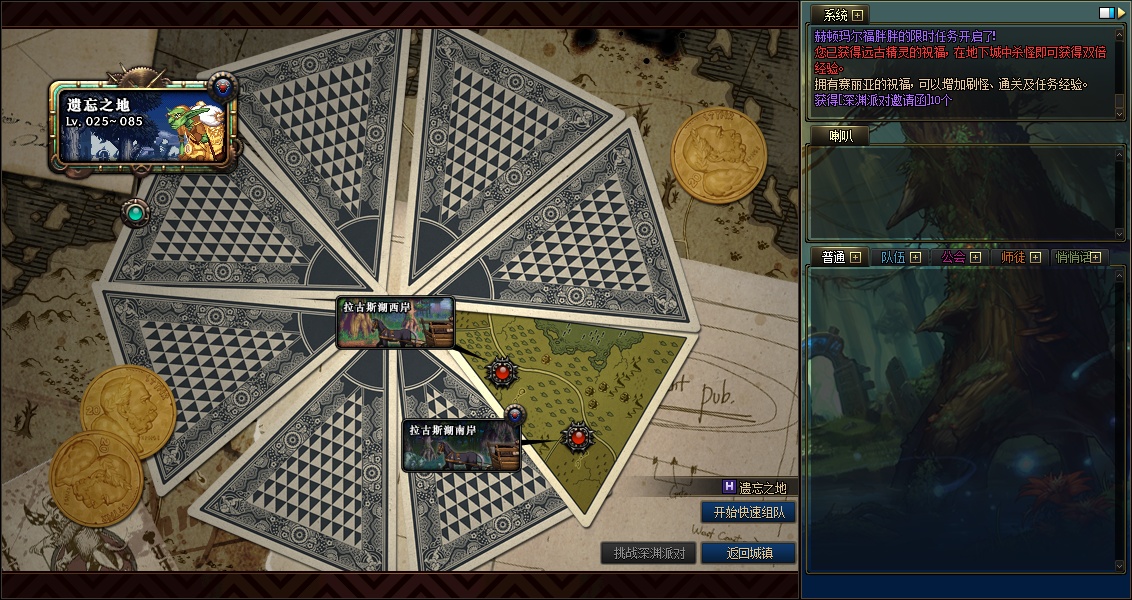Open the 公会 guild chat tab

click(x=953, y=257)
